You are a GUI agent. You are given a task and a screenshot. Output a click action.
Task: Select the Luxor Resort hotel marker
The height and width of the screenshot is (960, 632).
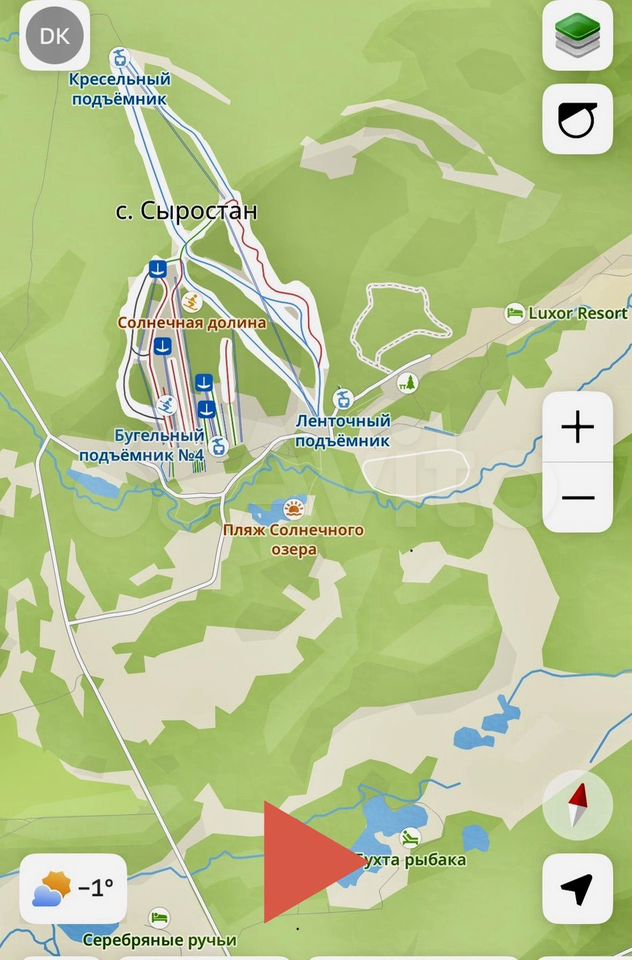coord(515,313)
